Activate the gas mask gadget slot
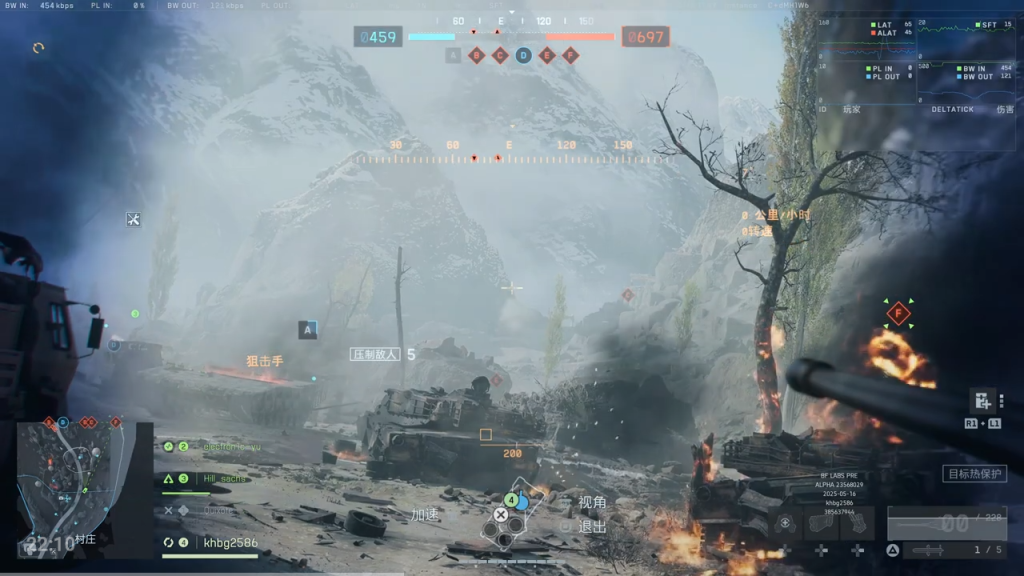Screen dimensions: 1024x576 [x=786, y=523]
